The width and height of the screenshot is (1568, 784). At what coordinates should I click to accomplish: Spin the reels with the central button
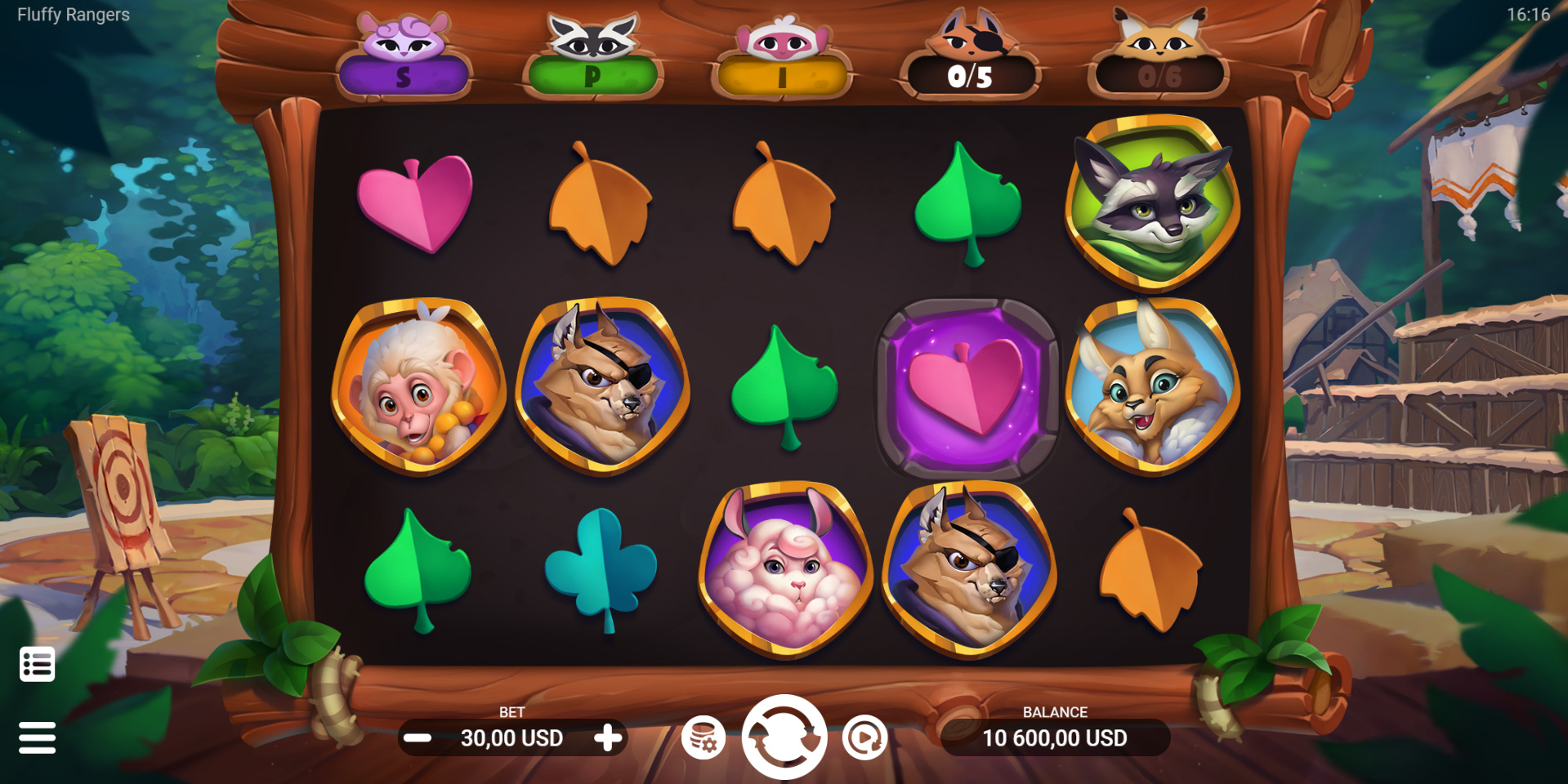click(x=784, y=737)
